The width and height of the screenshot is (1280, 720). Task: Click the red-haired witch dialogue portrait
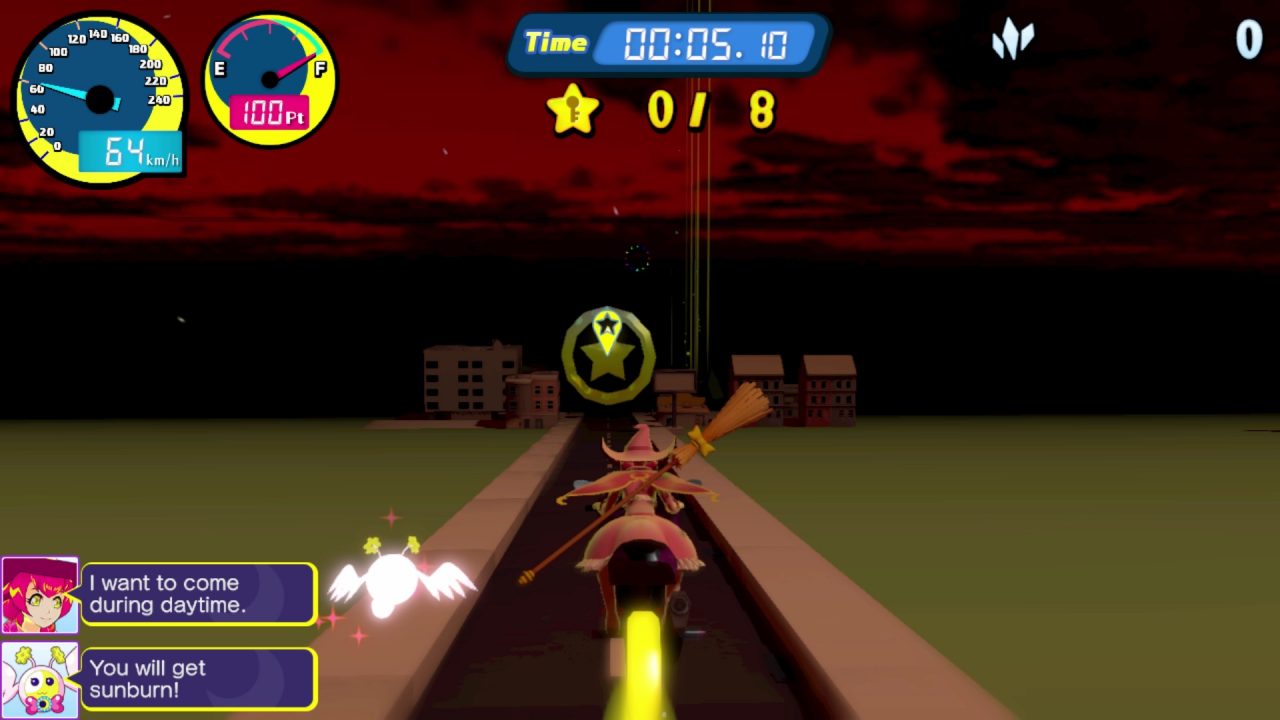40,595
